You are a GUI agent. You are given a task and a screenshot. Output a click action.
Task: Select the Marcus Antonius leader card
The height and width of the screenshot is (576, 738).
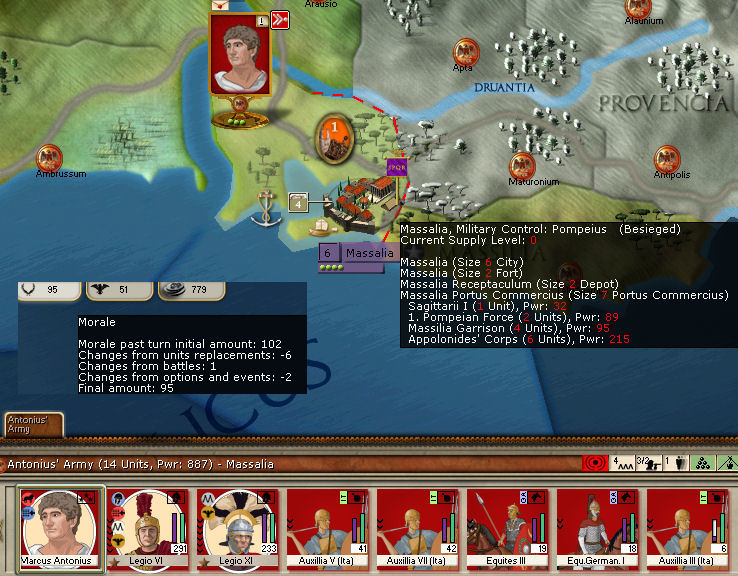click(57, 527)
